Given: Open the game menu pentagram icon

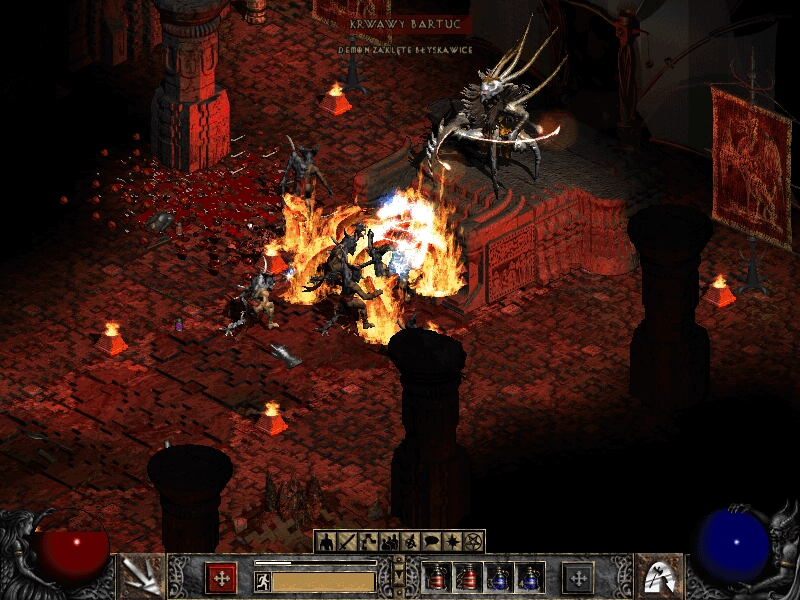Looking at the screenshot, I should (x=473, y=542).
